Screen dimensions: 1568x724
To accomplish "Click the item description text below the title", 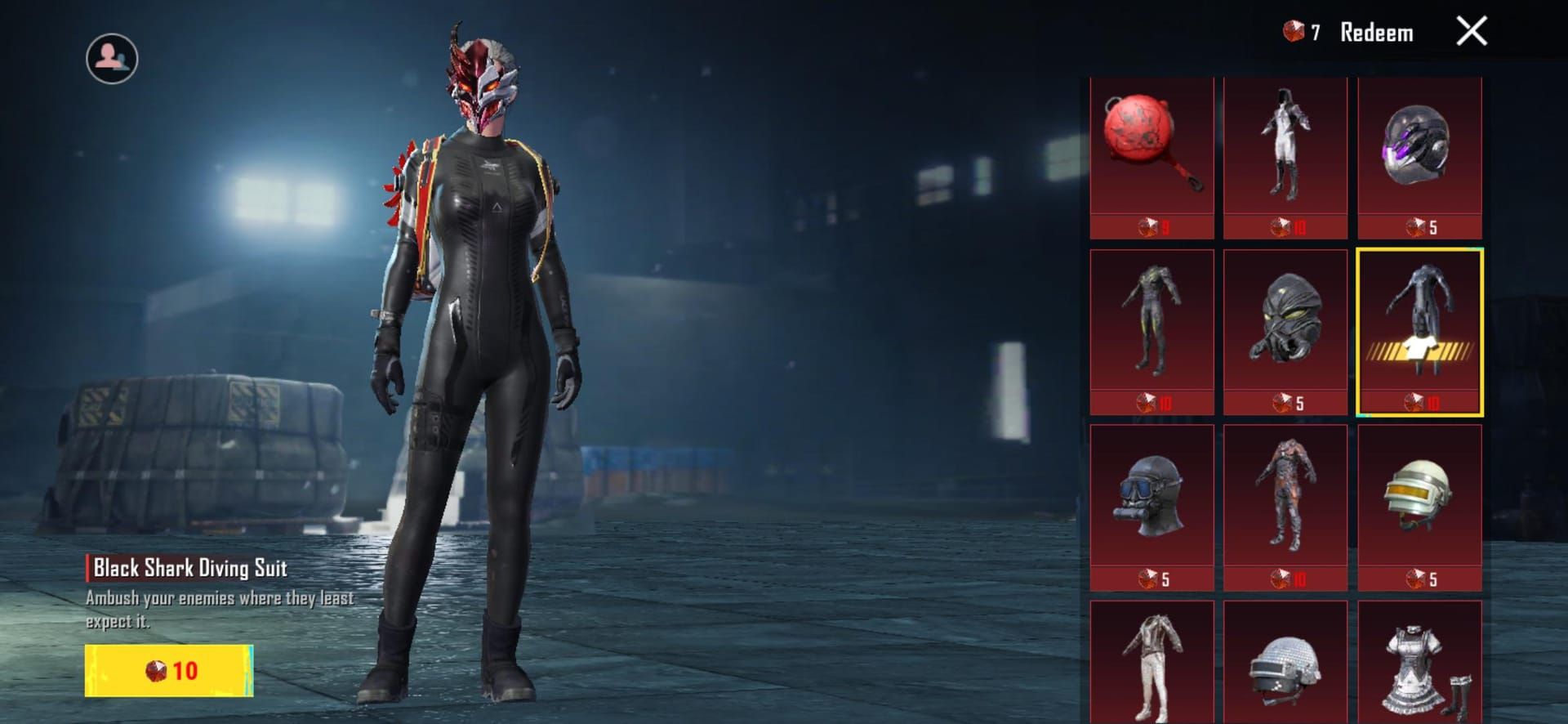I will click(220, 609).
